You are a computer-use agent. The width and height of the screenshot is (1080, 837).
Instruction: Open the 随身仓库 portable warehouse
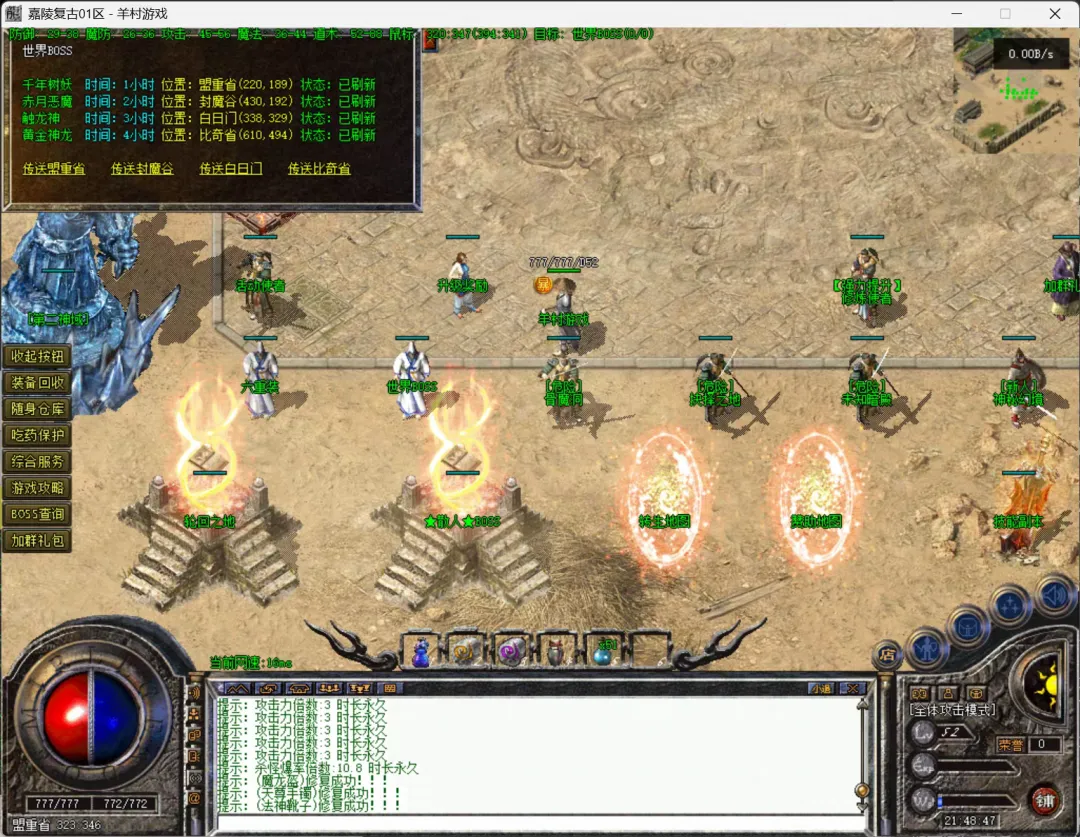click(37, 409)
